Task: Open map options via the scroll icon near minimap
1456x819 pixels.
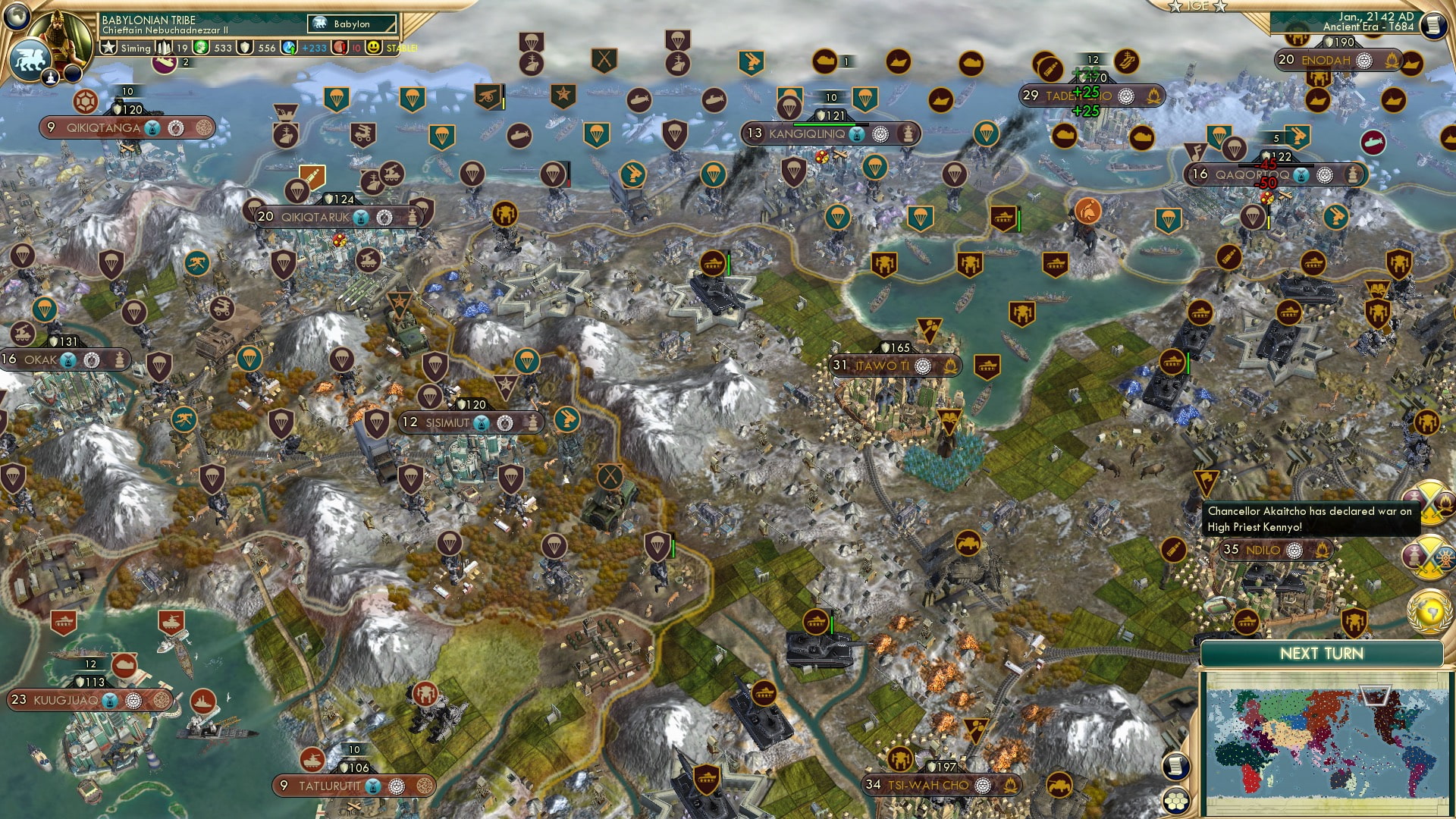Action: 1176,766
